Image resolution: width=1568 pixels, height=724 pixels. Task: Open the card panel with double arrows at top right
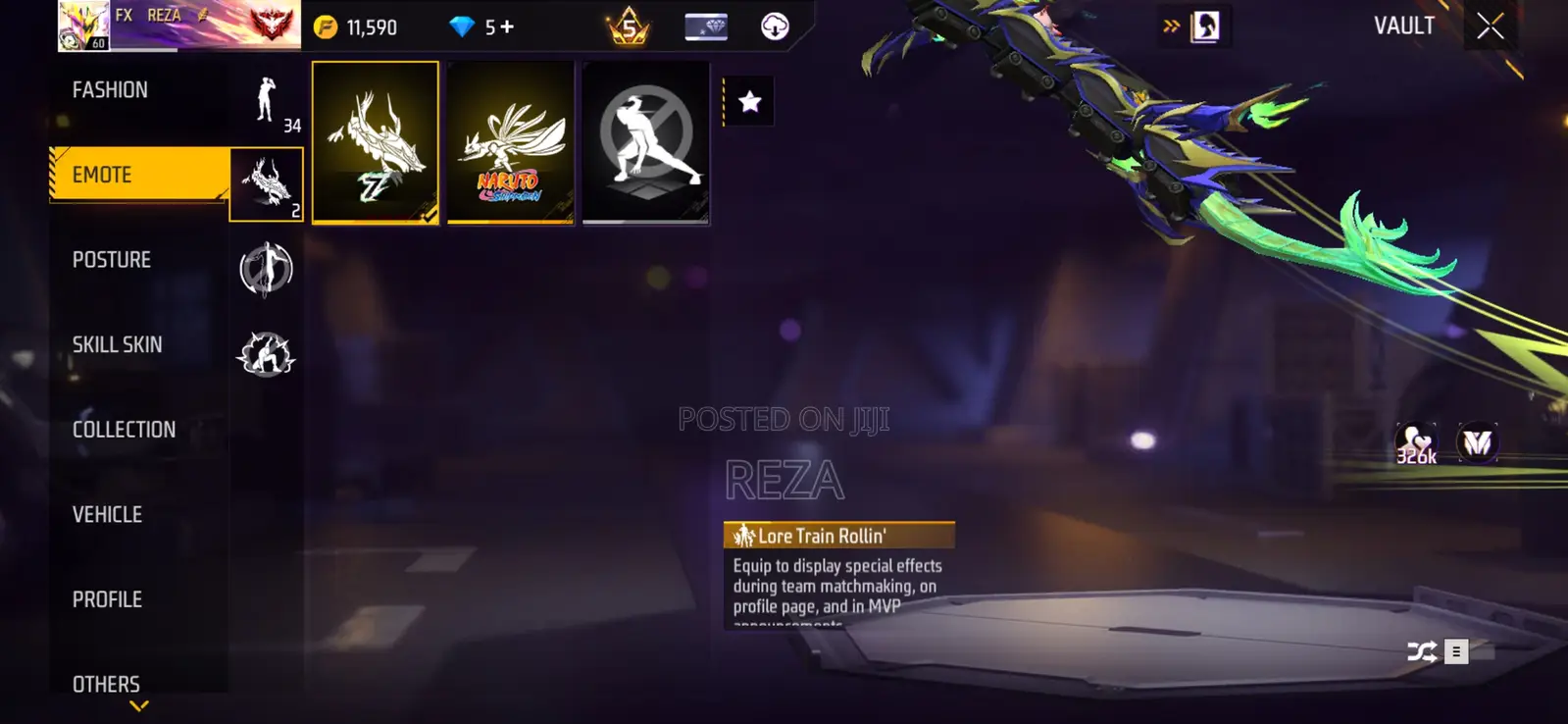(1170, 26)
